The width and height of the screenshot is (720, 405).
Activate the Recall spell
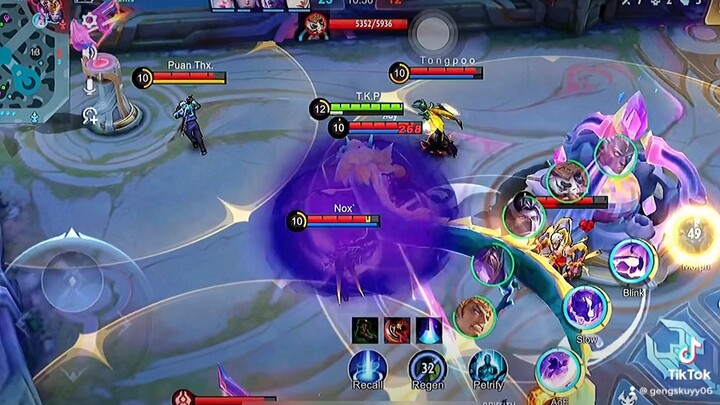point(367,370)
